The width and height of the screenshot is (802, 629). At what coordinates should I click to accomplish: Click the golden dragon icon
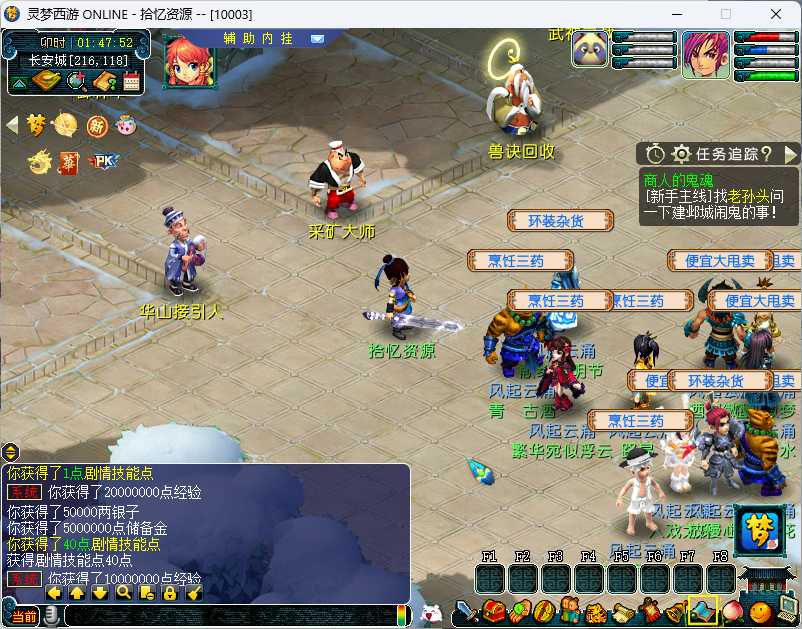click(39, 160)
